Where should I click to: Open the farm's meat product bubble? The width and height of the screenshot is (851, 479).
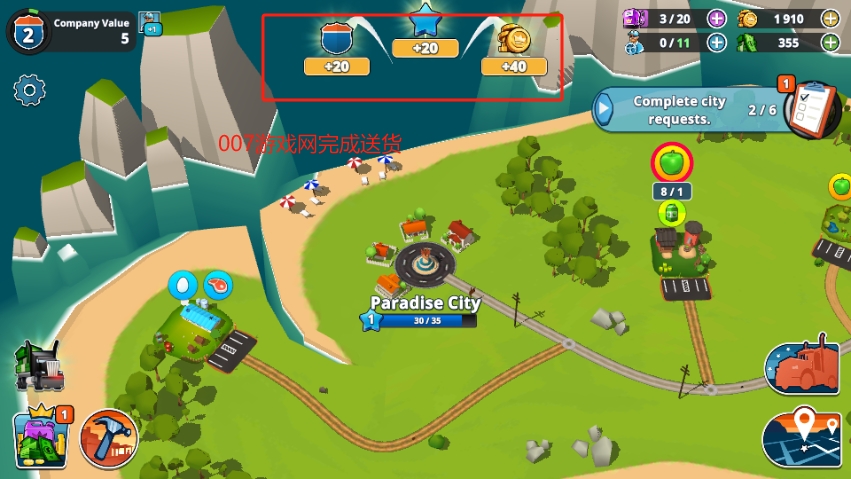(x=216, y=285)
